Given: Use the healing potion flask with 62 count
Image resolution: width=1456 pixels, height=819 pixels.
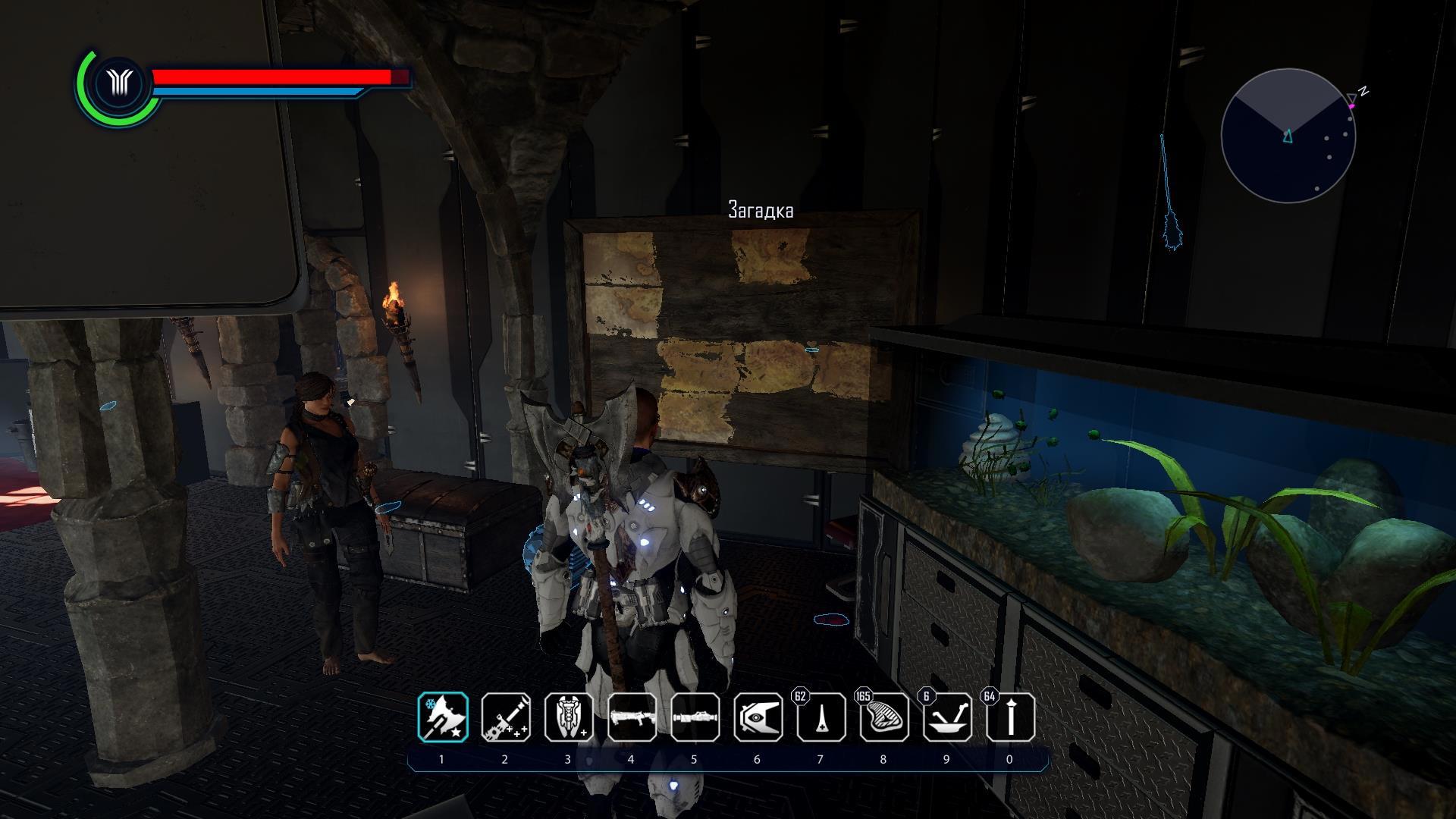Looking at the screenshot, I should tap(821, 717).
